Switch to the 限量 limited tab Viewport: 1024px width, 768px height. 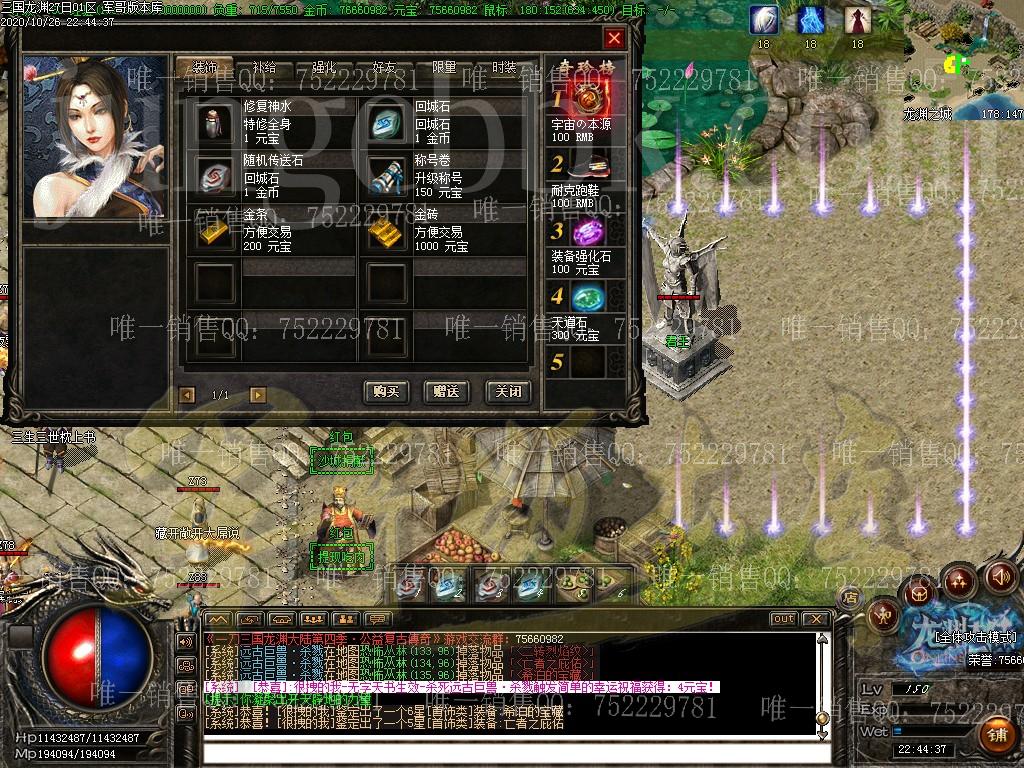coord(444,68)
